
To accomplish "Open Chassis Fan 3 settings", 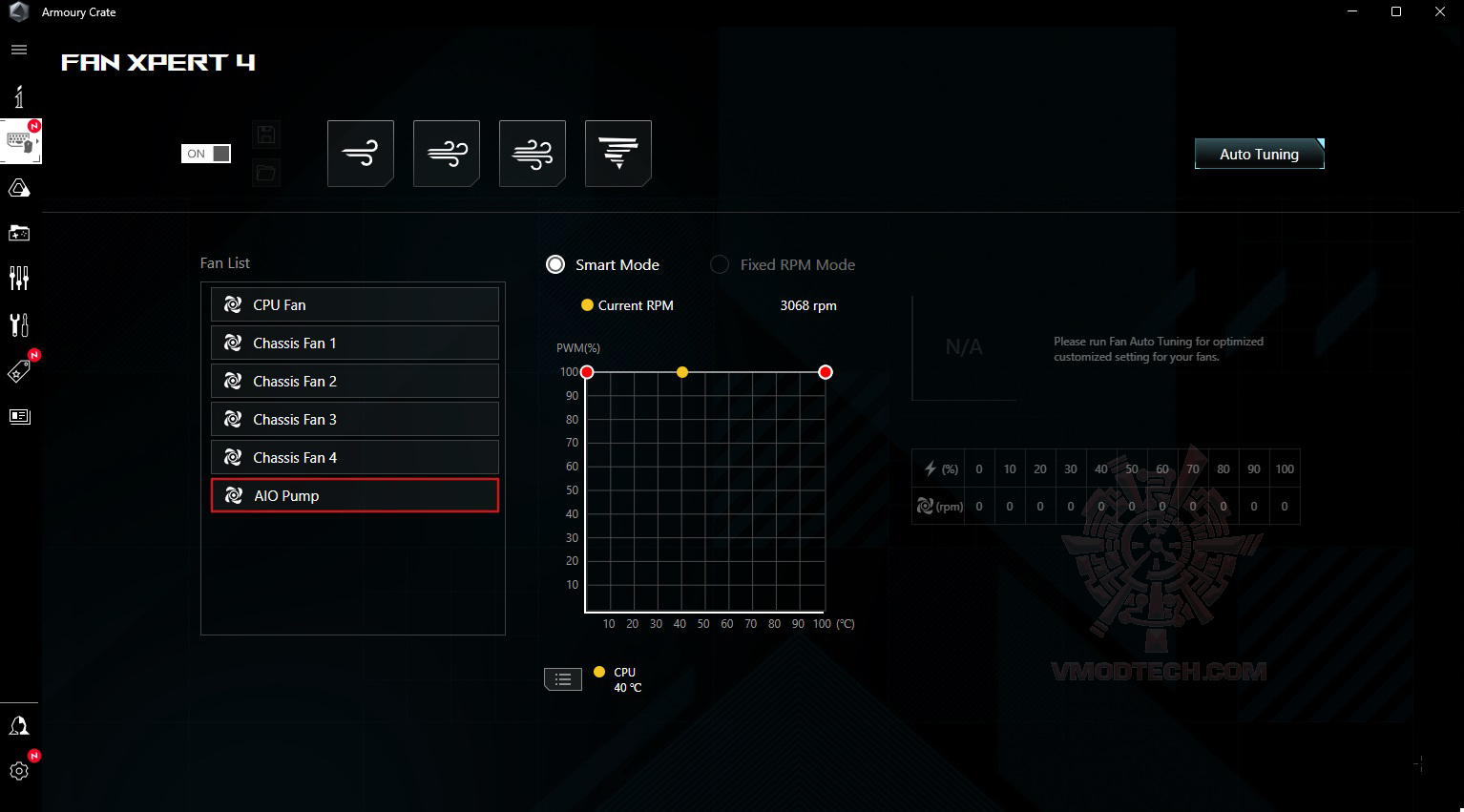I will coord(354,419).
